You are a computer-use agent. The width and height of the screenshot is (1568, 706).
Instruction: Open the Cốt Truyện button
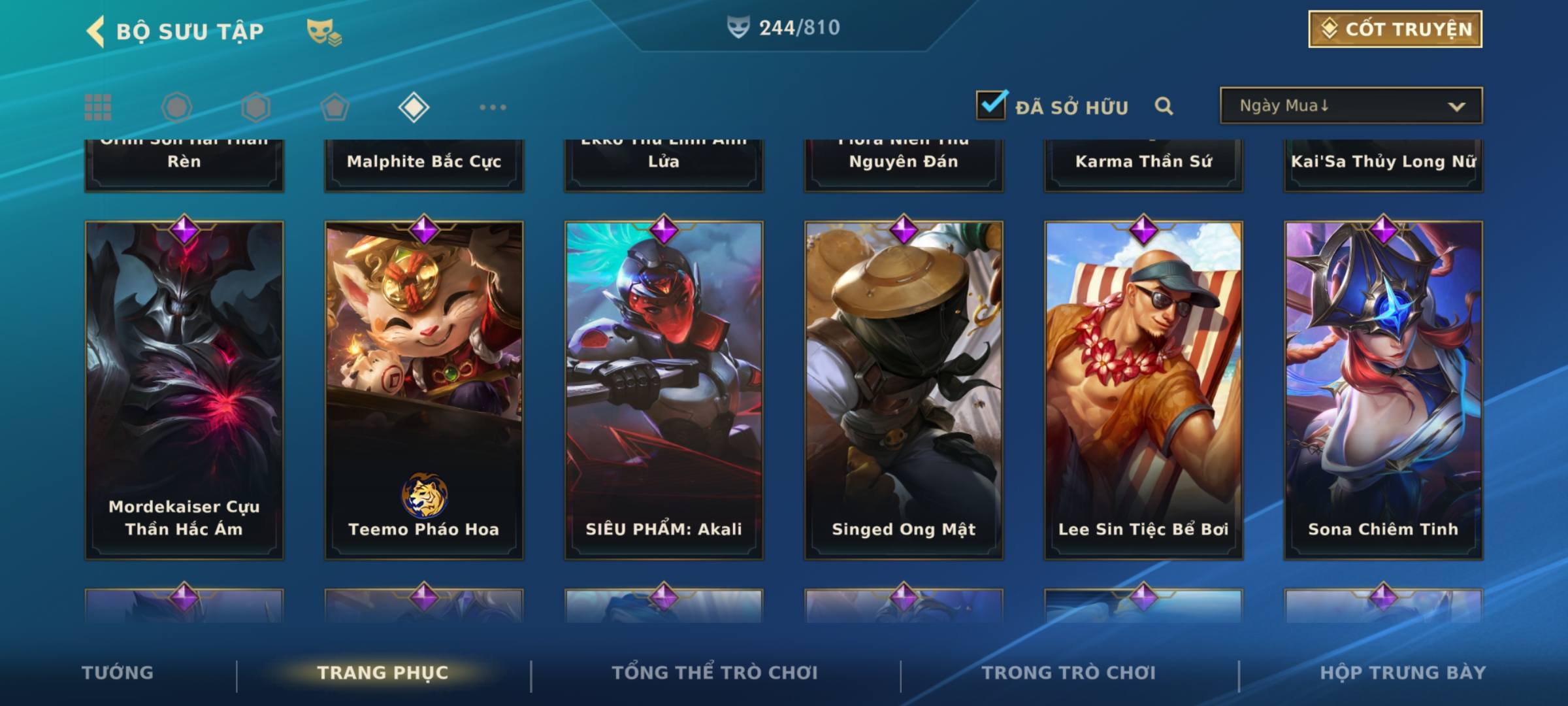click(x=1395, y=29)
